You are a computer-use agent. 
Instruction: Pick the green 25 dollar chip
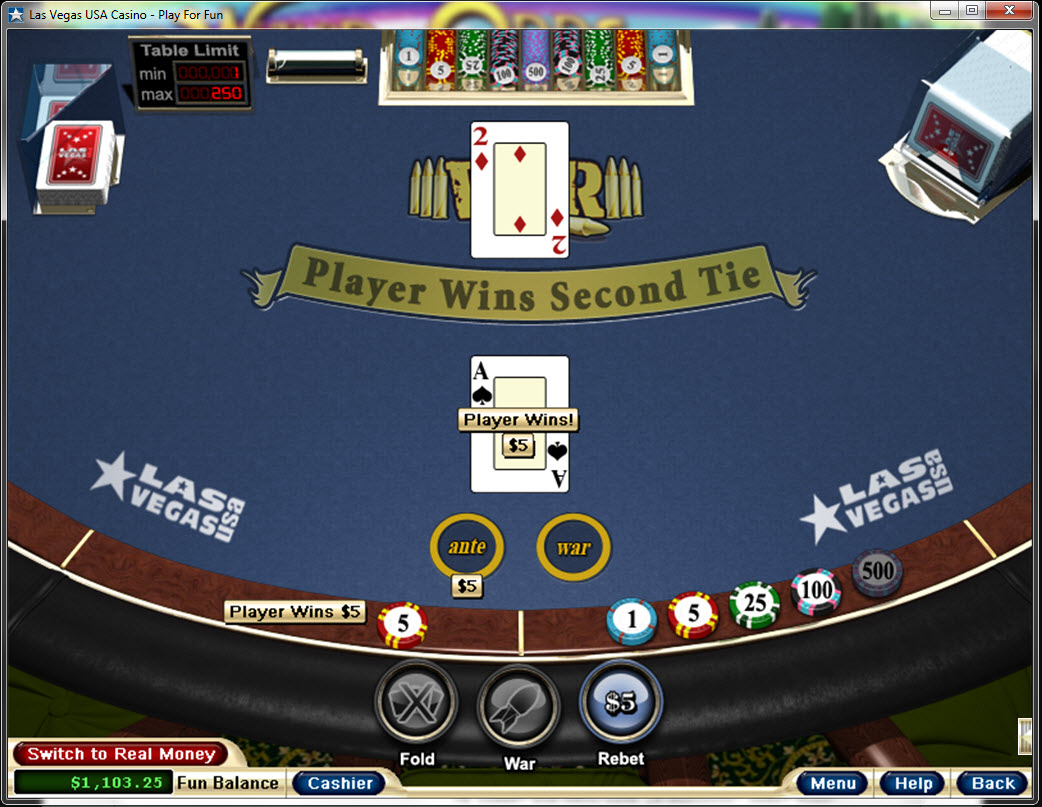tap(754, 606)
